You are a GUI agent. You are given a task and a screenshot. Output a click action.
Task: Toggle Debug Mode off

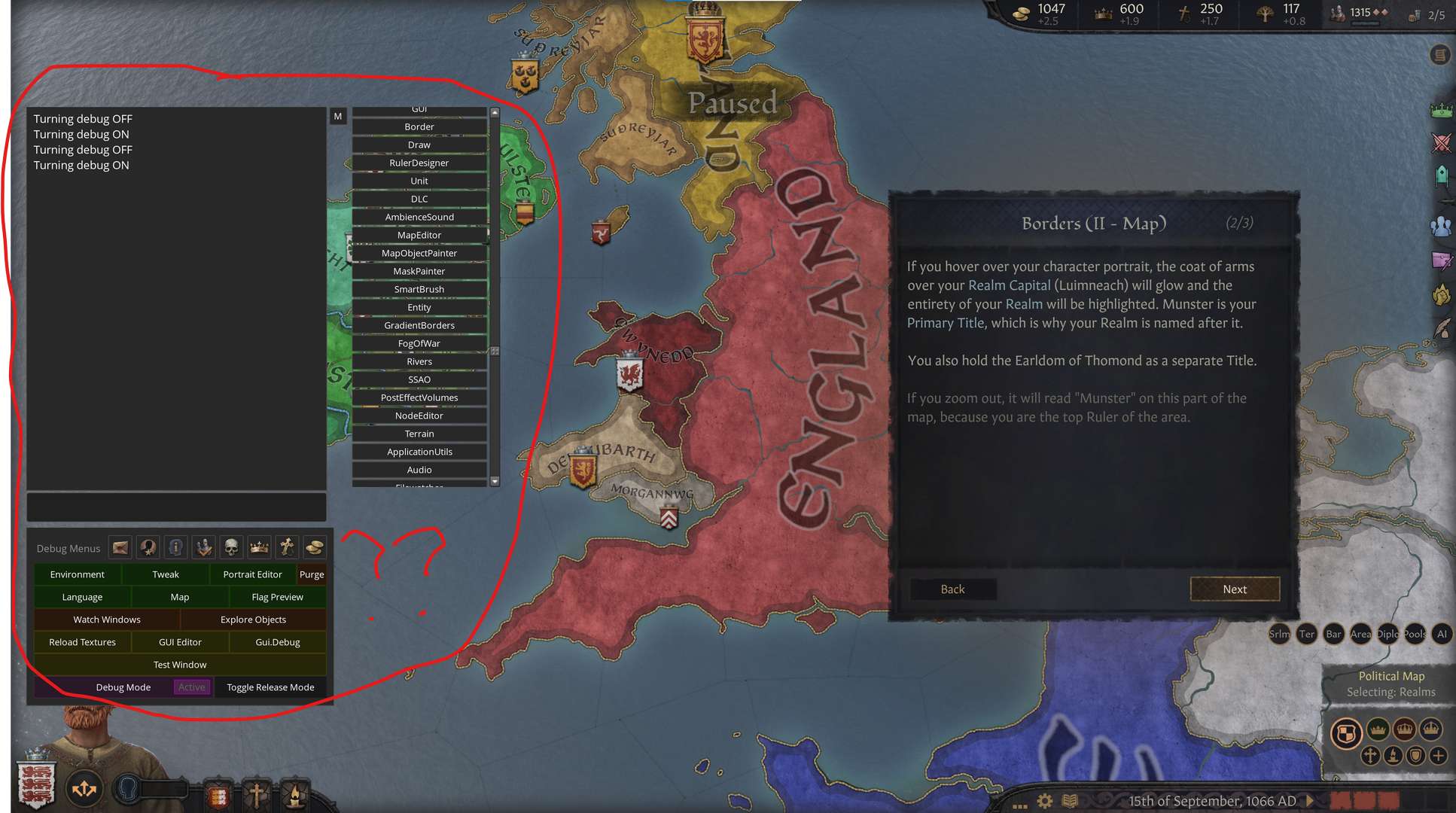[x=123, y=687]
